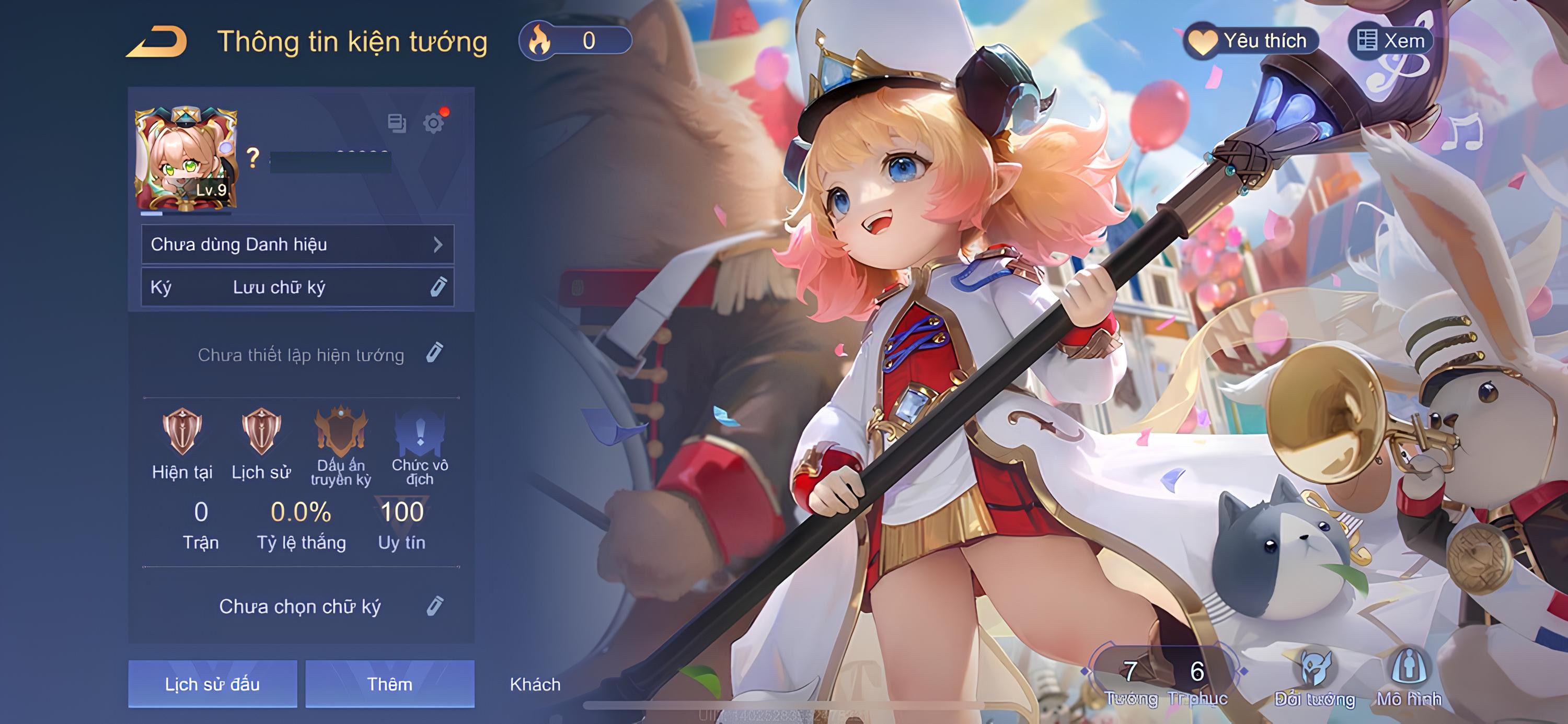1568x724 pixels.
Task: Switch to the Khách tab
Action: click(x=535, y=684)
